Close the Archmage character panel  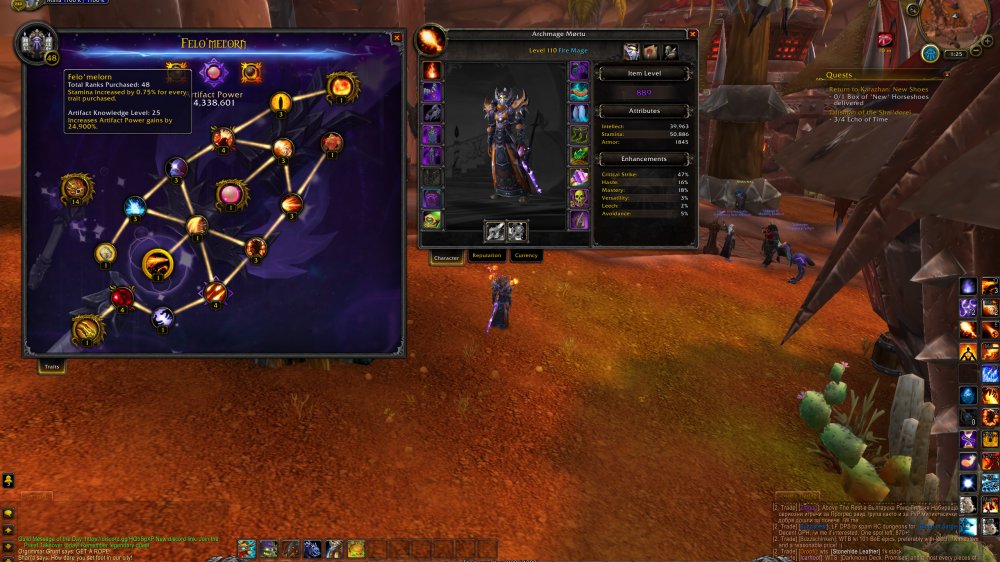pyautogui.click(x=692, y=35)
